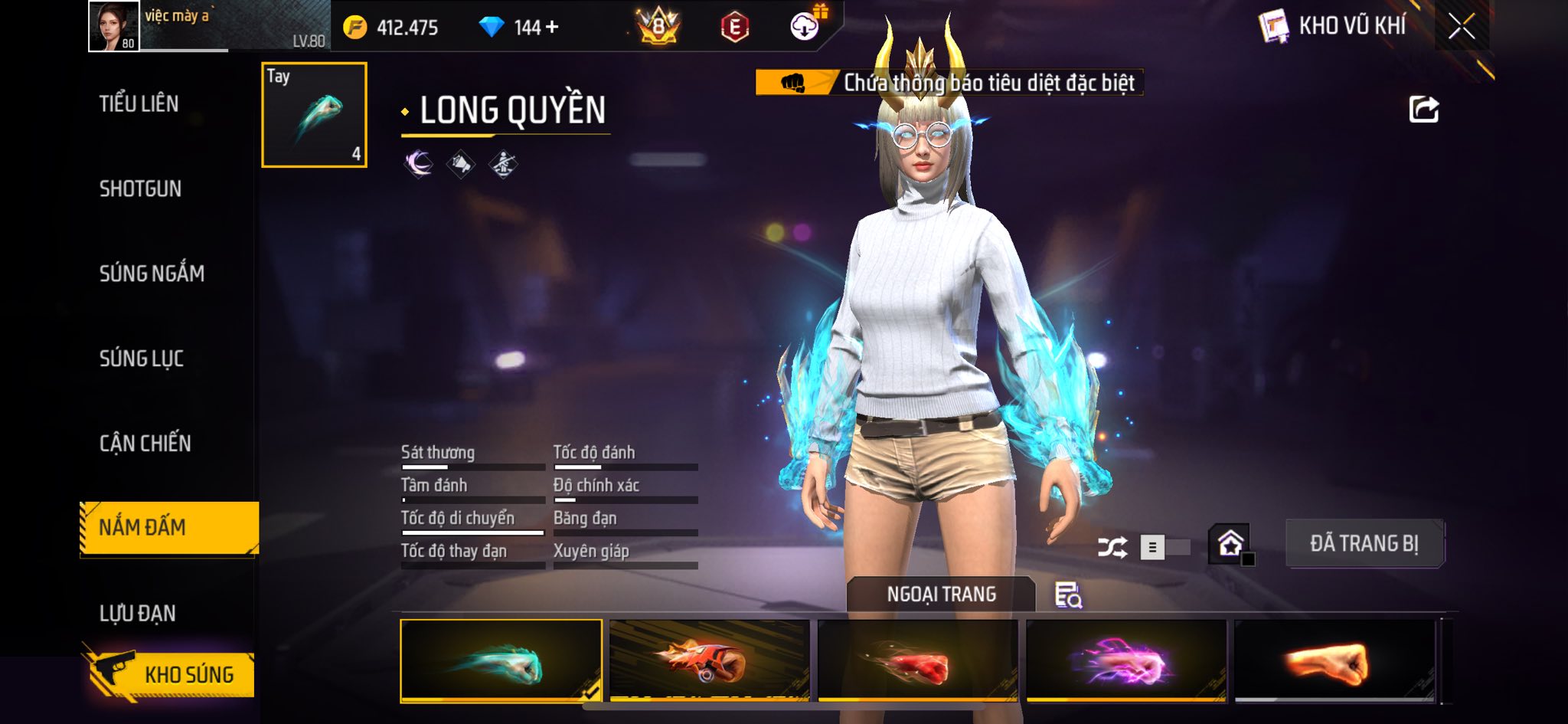Choose the pink lightning fist skin
The width and height of the screenshot is (1568, 724).
[x=1125, y=660]
